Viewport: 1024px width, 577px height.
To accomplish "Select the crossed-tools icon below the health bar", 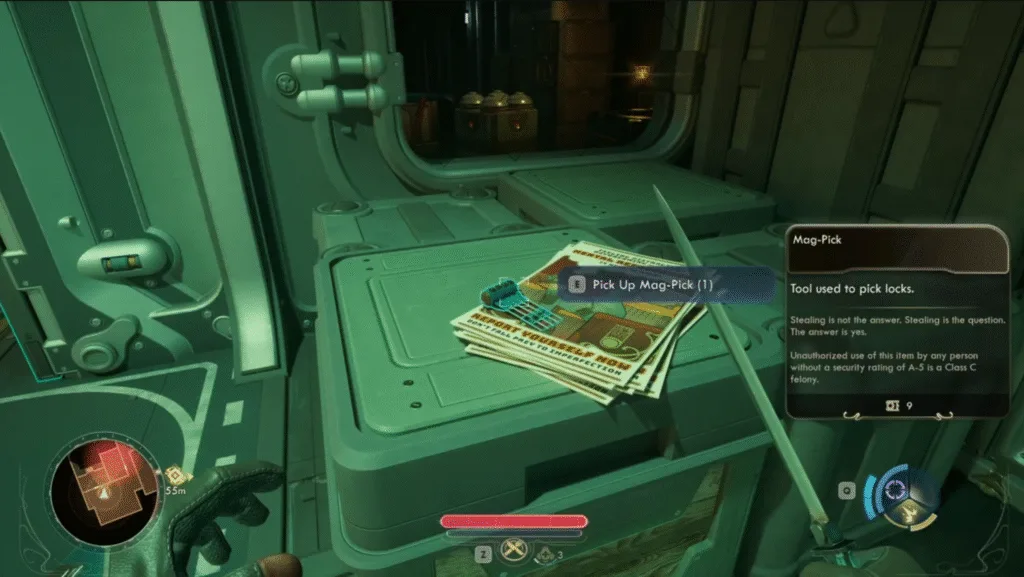I will 515,550.
